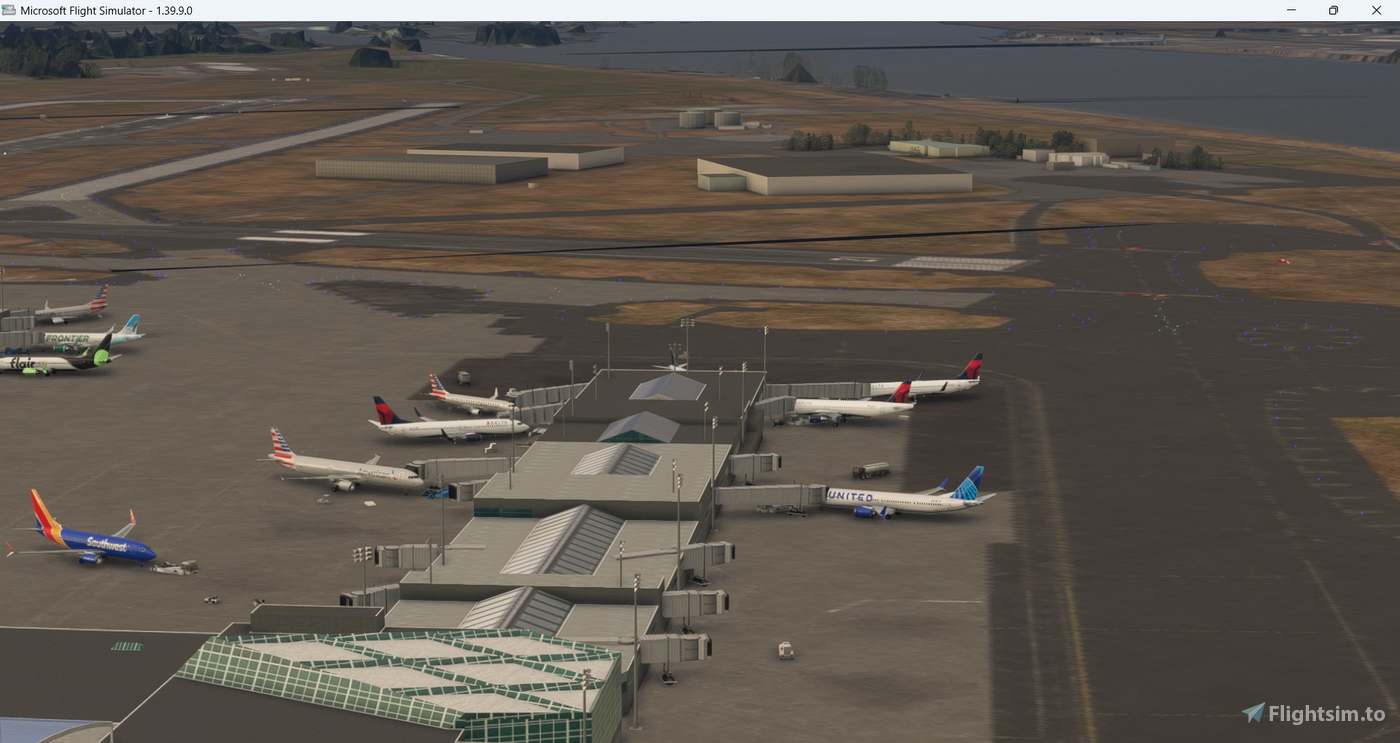Minimize the Flight Simulator window
Image resolution: width=1400 pixels, height=743 pixels.
[1290, 10]
